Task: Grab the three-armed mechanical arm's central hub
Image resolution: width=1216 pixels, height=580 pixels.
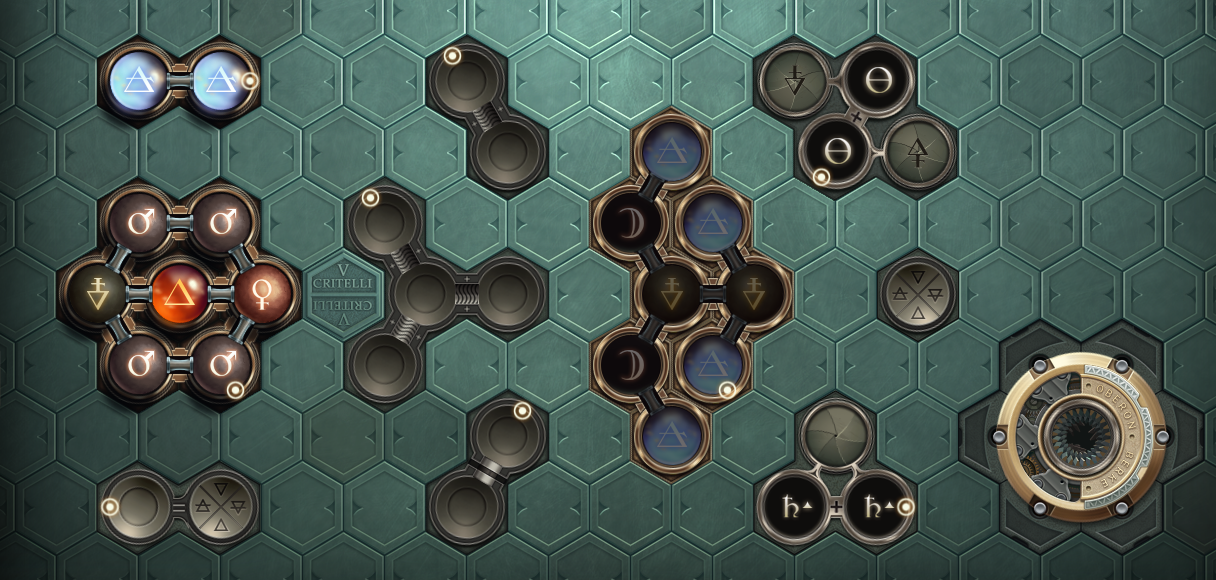Action: [425, 294]
